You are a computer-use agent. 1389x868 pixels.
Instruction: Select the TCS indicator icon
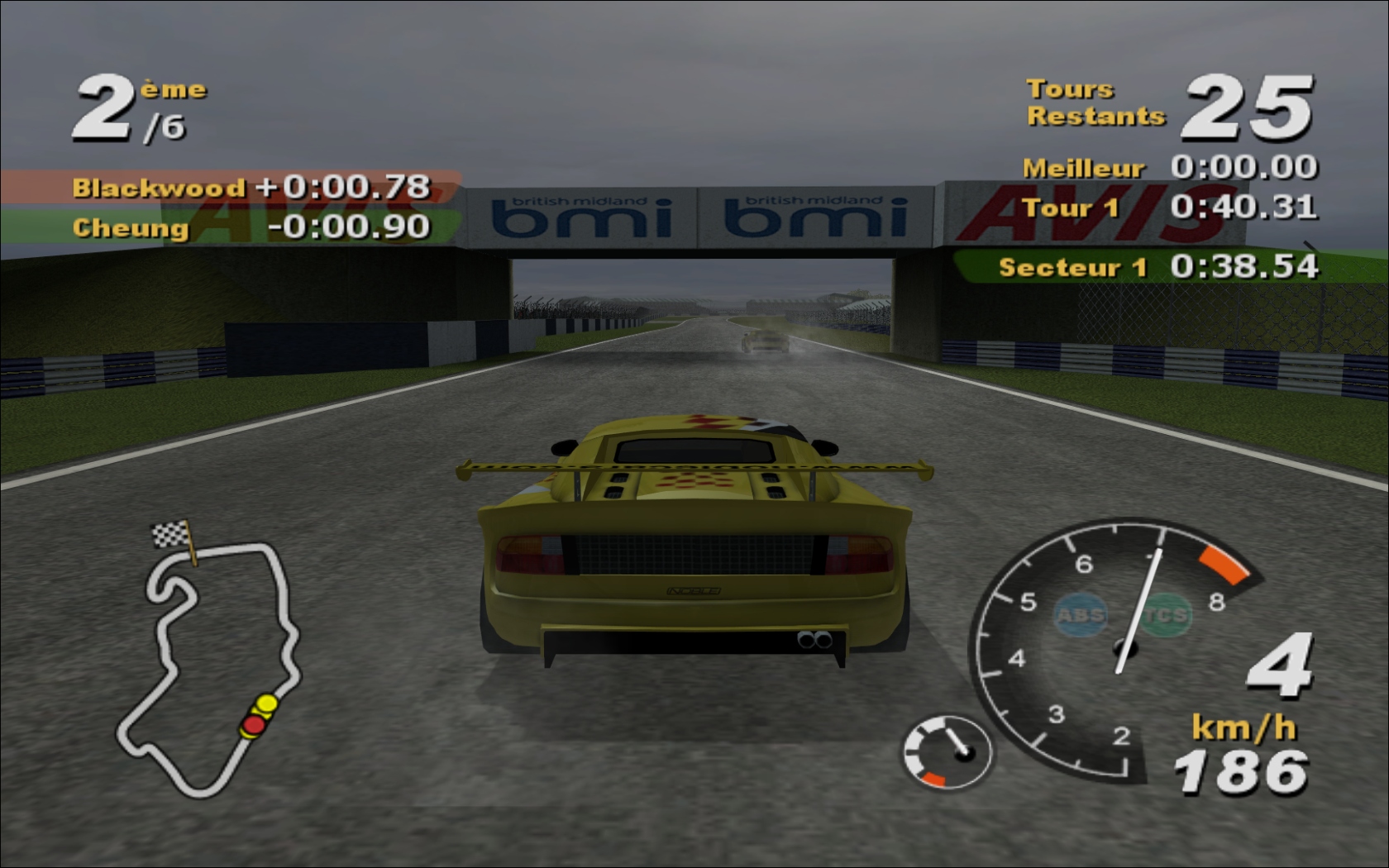1167,615
